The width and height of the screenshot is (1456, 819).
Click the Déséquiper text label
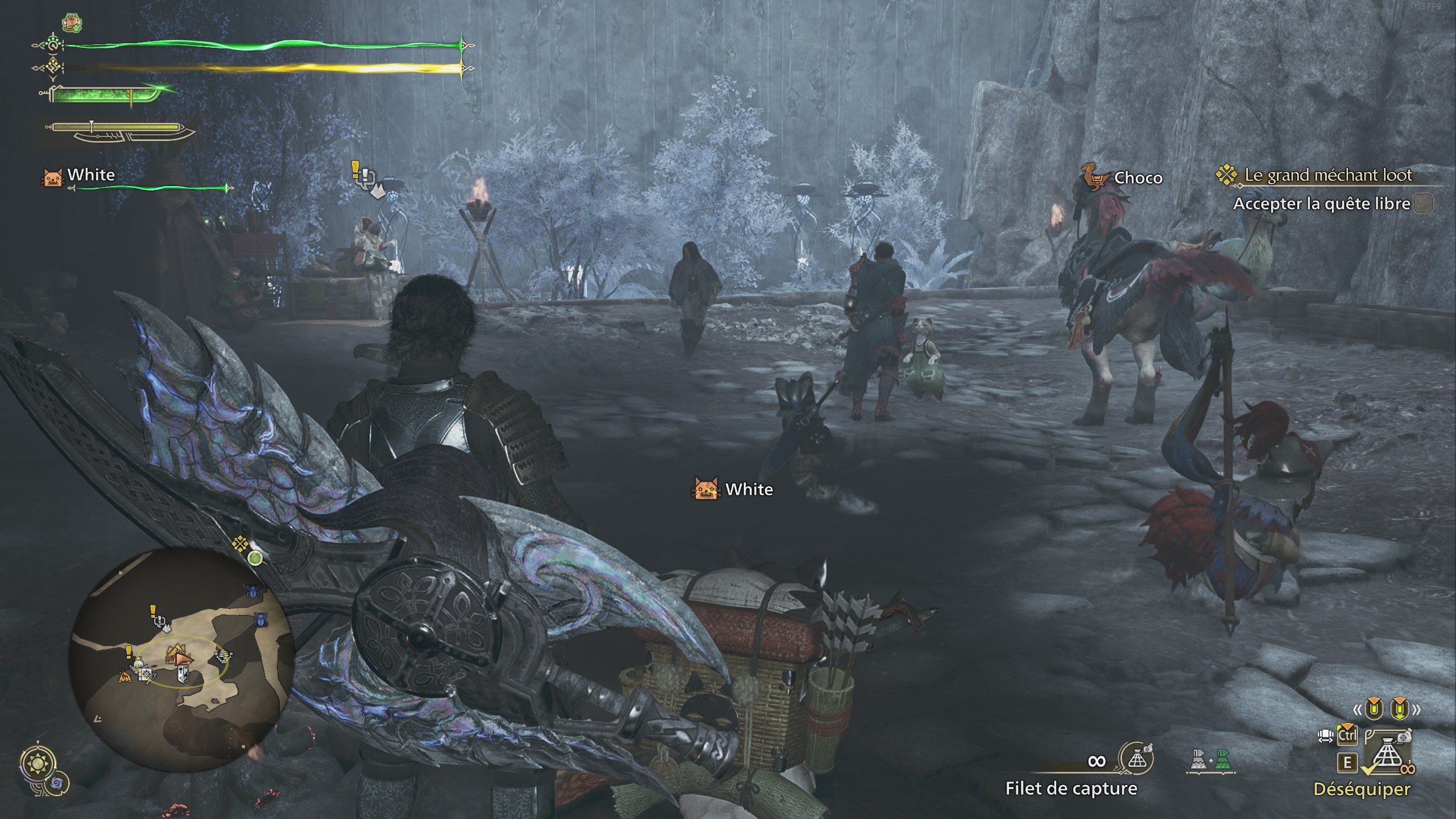pos(1363,791)
